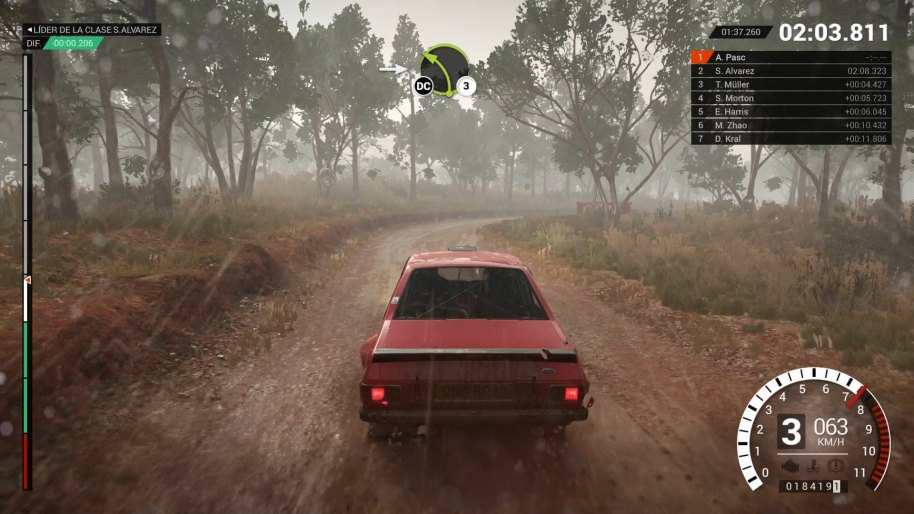914x514 pixels.
Task: Click E. Harris in the standings list
Action: (791, 112)
